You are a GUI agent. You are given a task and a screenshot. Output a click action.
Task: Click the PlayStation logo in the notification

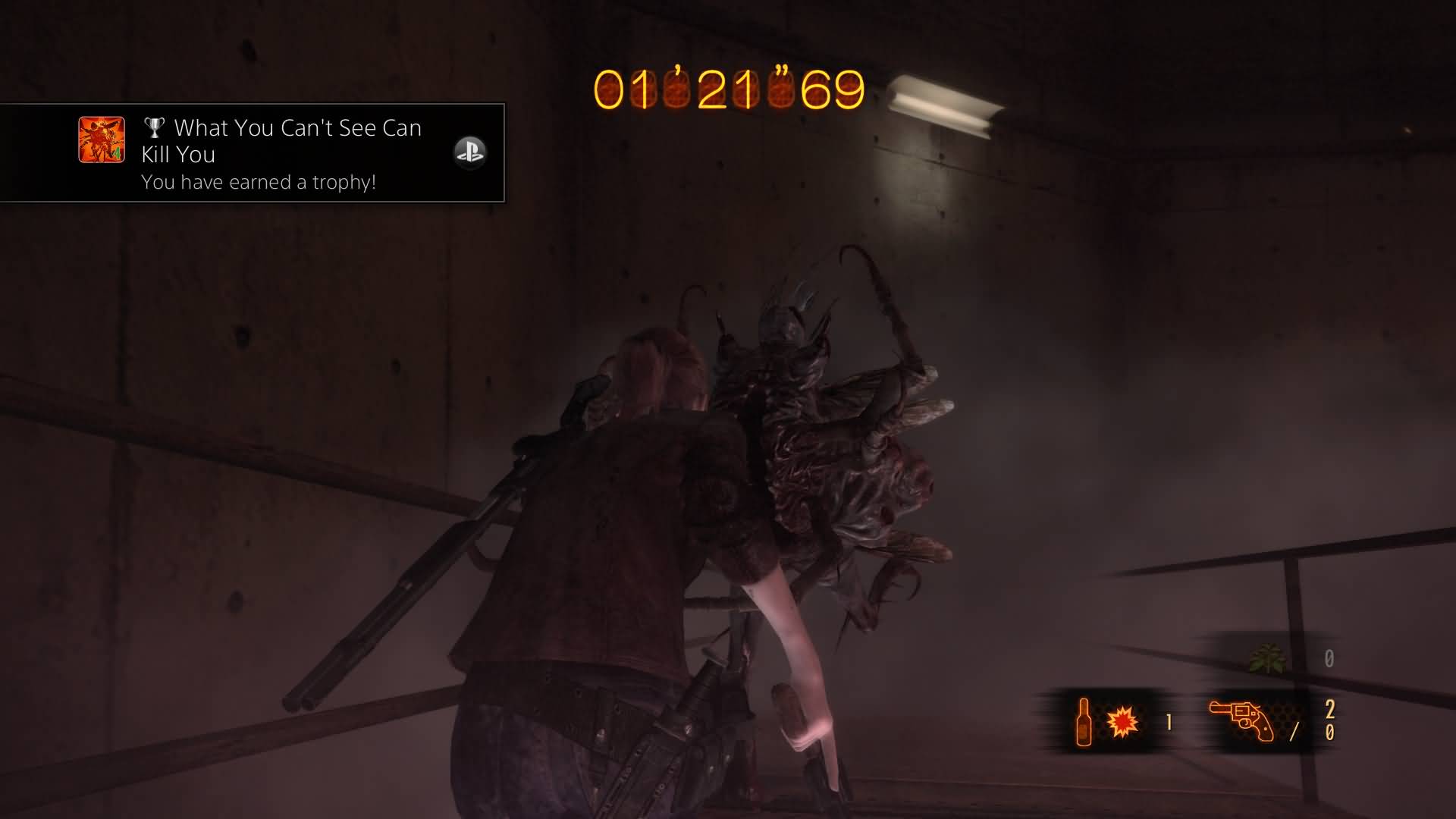tap(469, 152)
